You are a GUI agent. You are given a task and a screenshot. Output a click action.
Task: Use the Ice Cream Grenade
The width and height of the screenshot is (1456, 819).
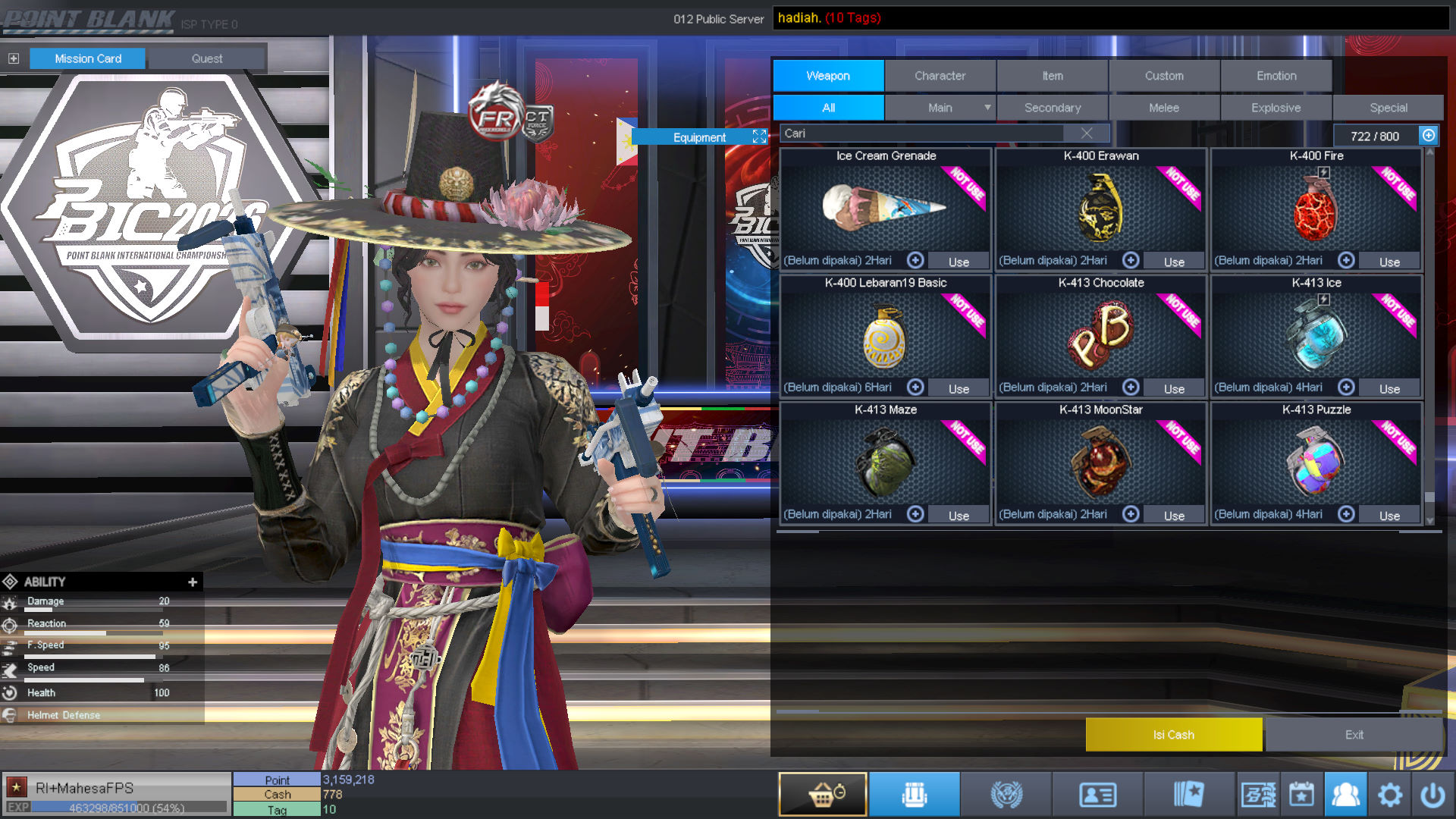pyautogui.click(x=959, y=262)
